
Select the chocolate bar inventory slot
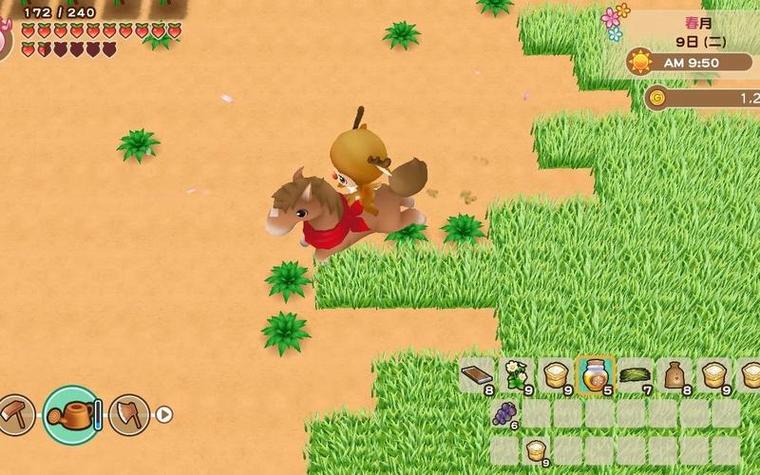coord(477,376)
